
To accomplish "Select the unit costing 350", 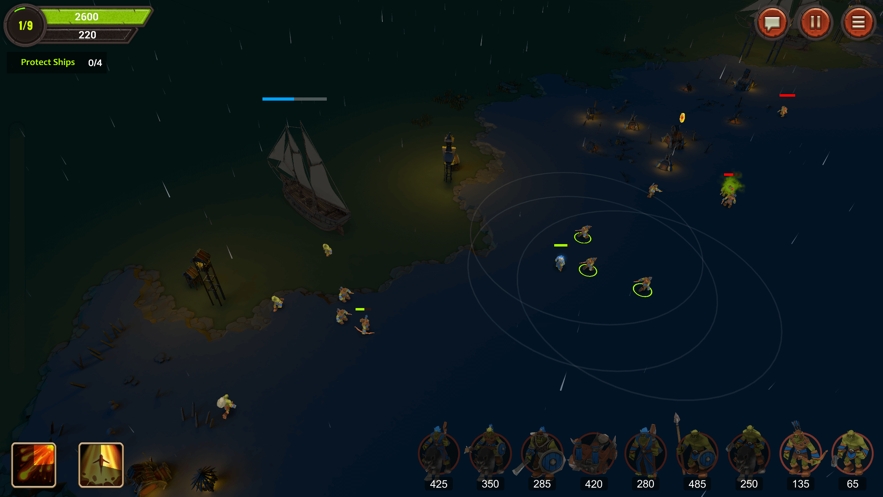I will [490, 454].
